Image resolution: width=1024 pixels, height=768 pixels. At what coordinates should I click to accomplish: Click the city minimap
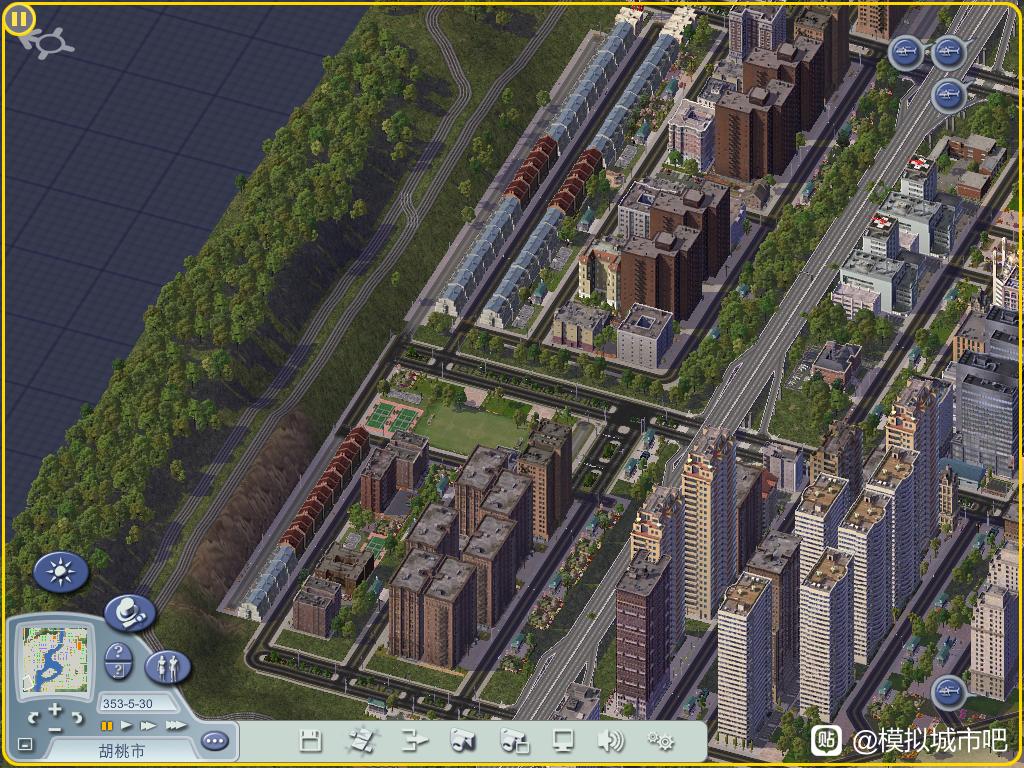(56, 659)
